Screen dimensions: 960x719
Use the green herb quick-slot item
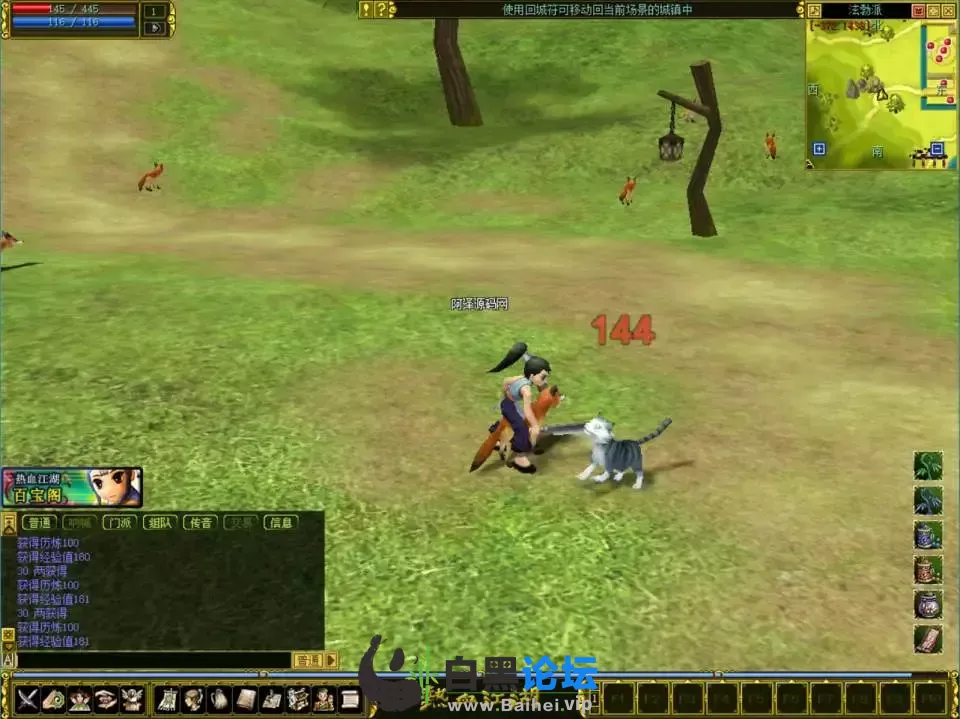(x=928, y=466)
